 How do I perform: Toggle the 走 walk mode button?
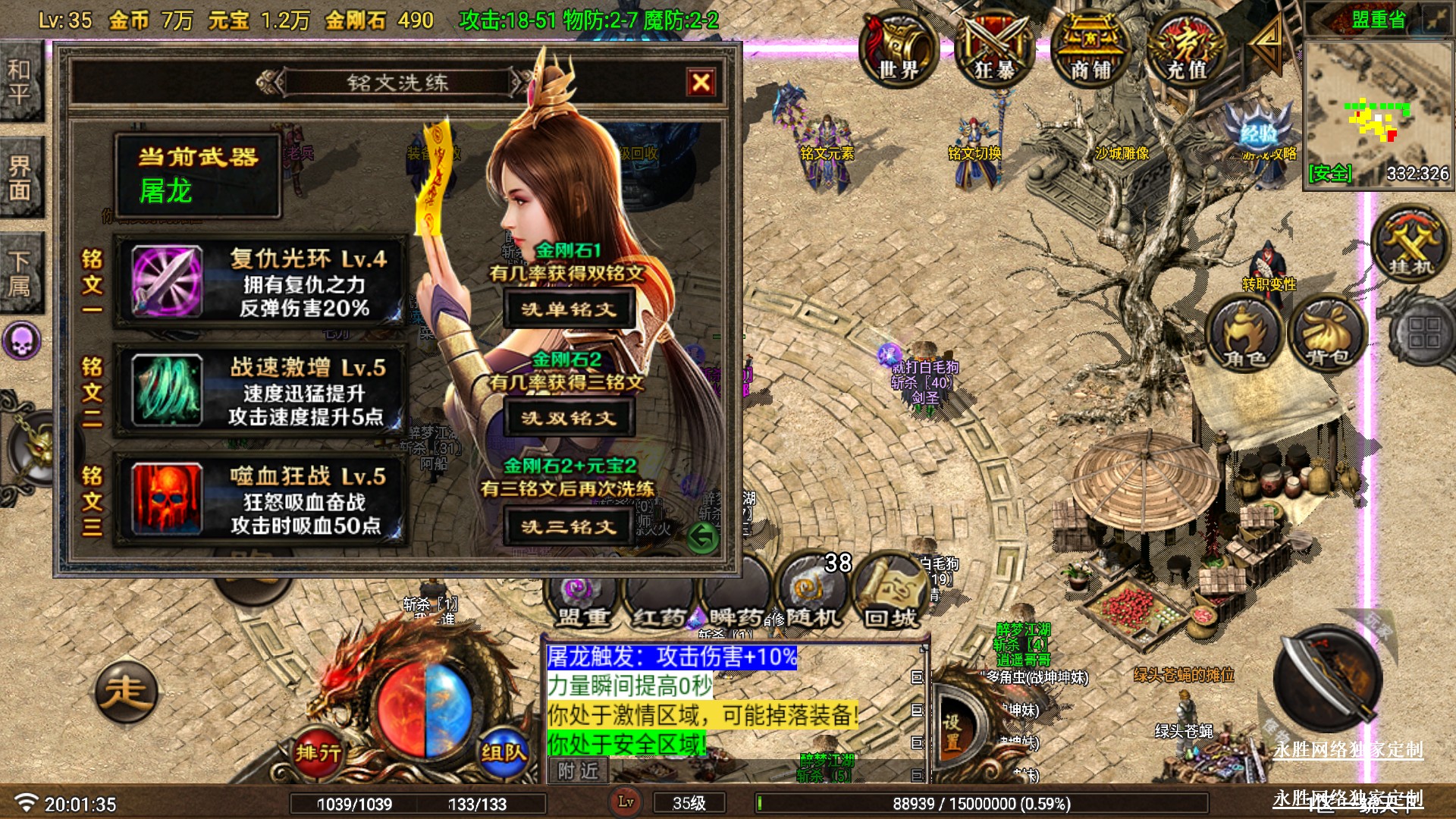point(126,692)
